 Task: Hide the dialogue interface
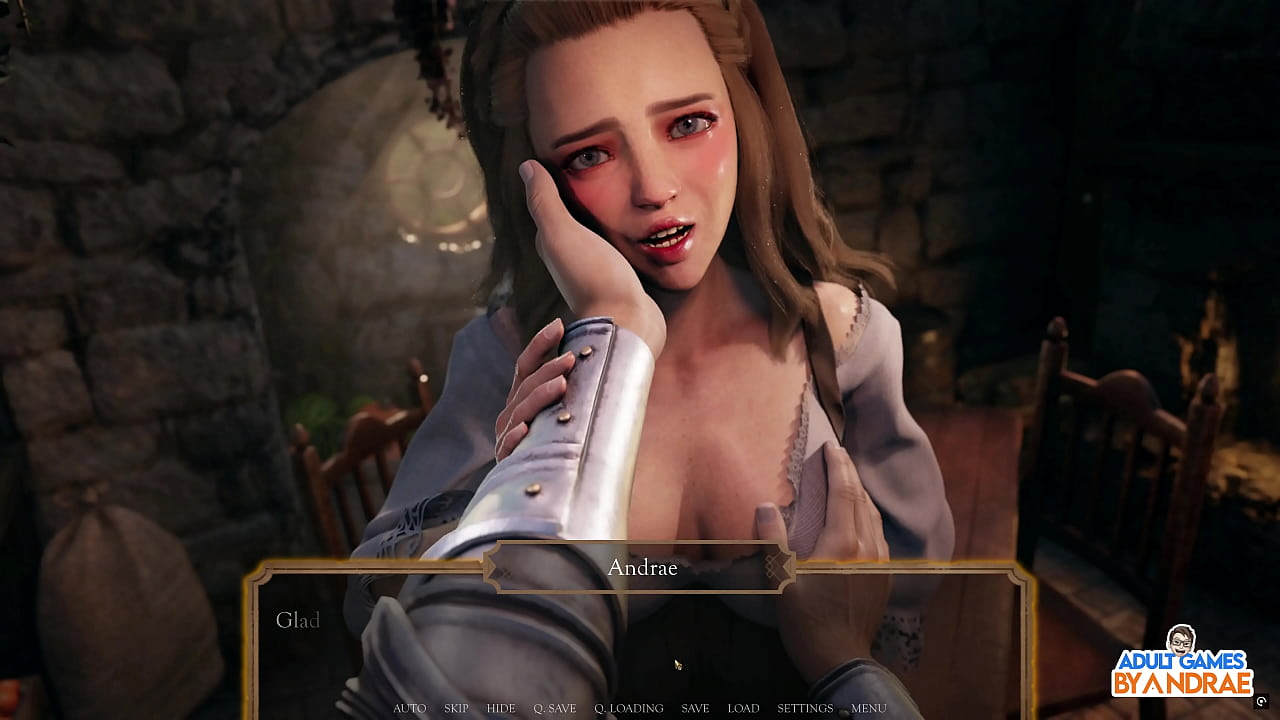(501, 708)
